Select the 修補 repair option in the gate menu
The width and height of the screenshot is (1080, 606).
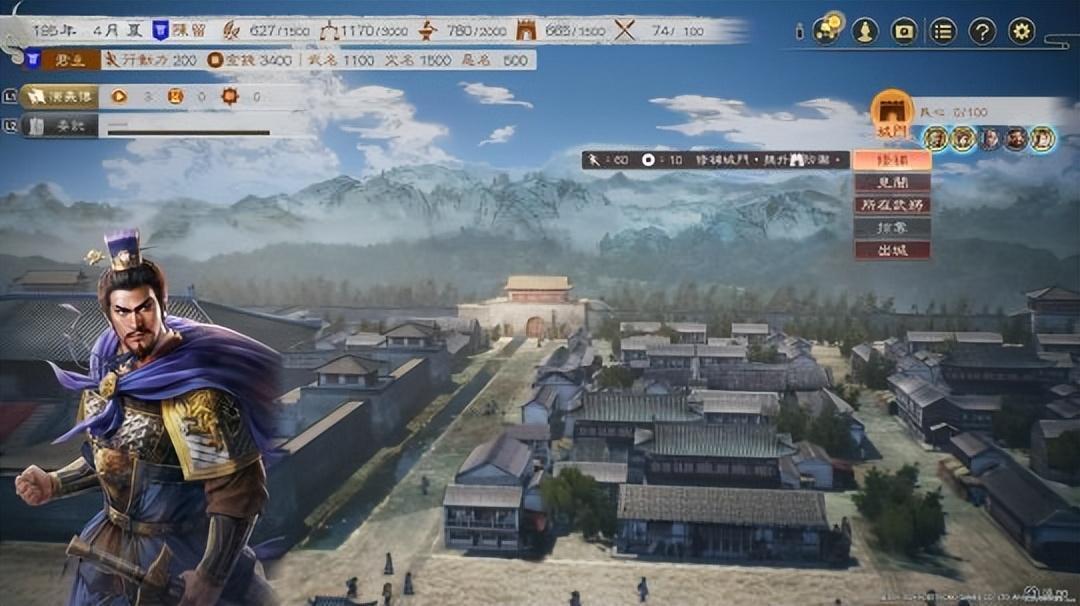[x=892, y=160]
